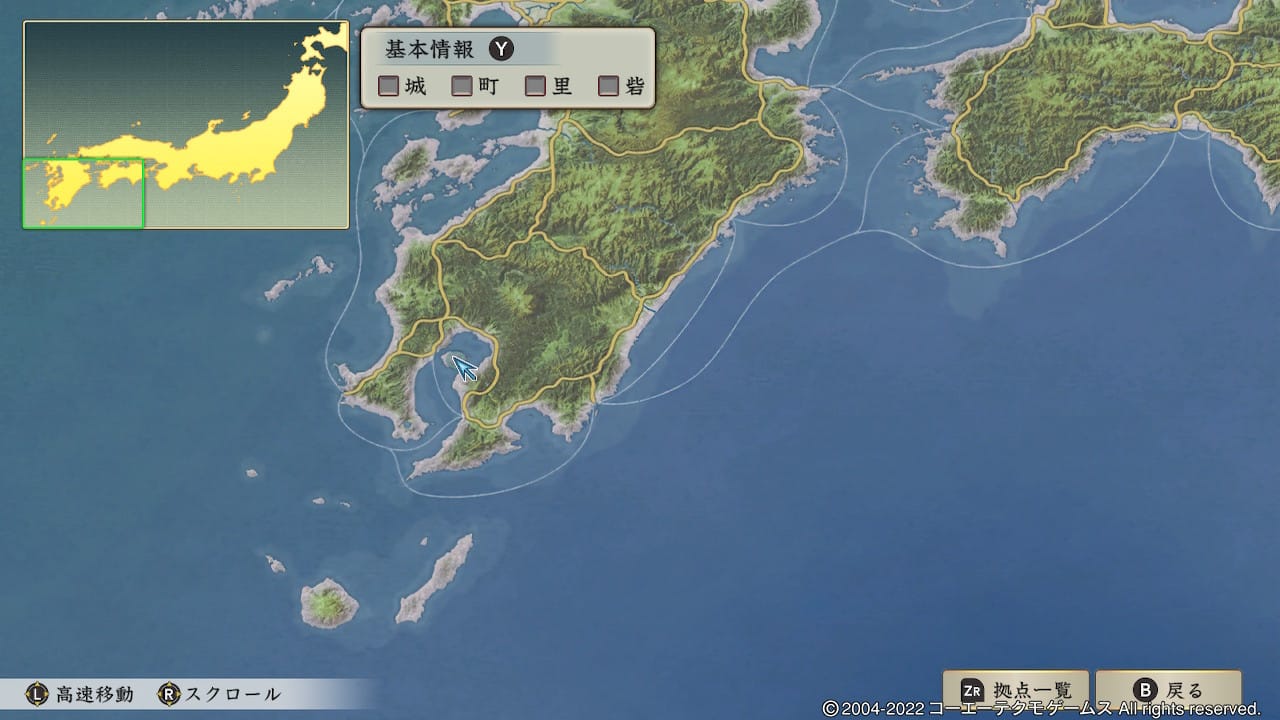Enable the 里 (village) checkbox

tap(535, 86)
